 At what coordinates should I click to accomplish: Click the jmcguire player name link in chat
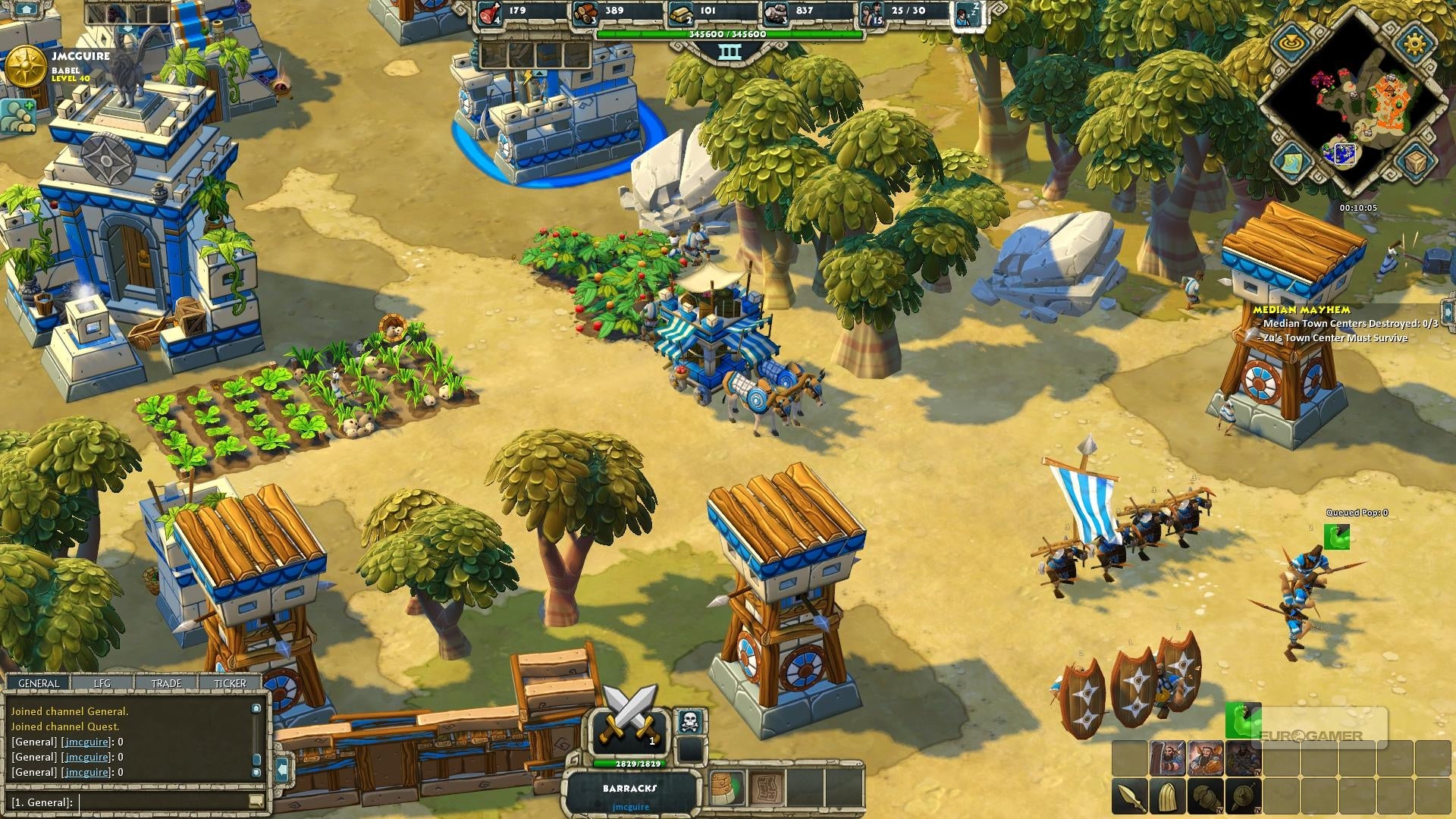pyautogui.click(x=86, y=742)
